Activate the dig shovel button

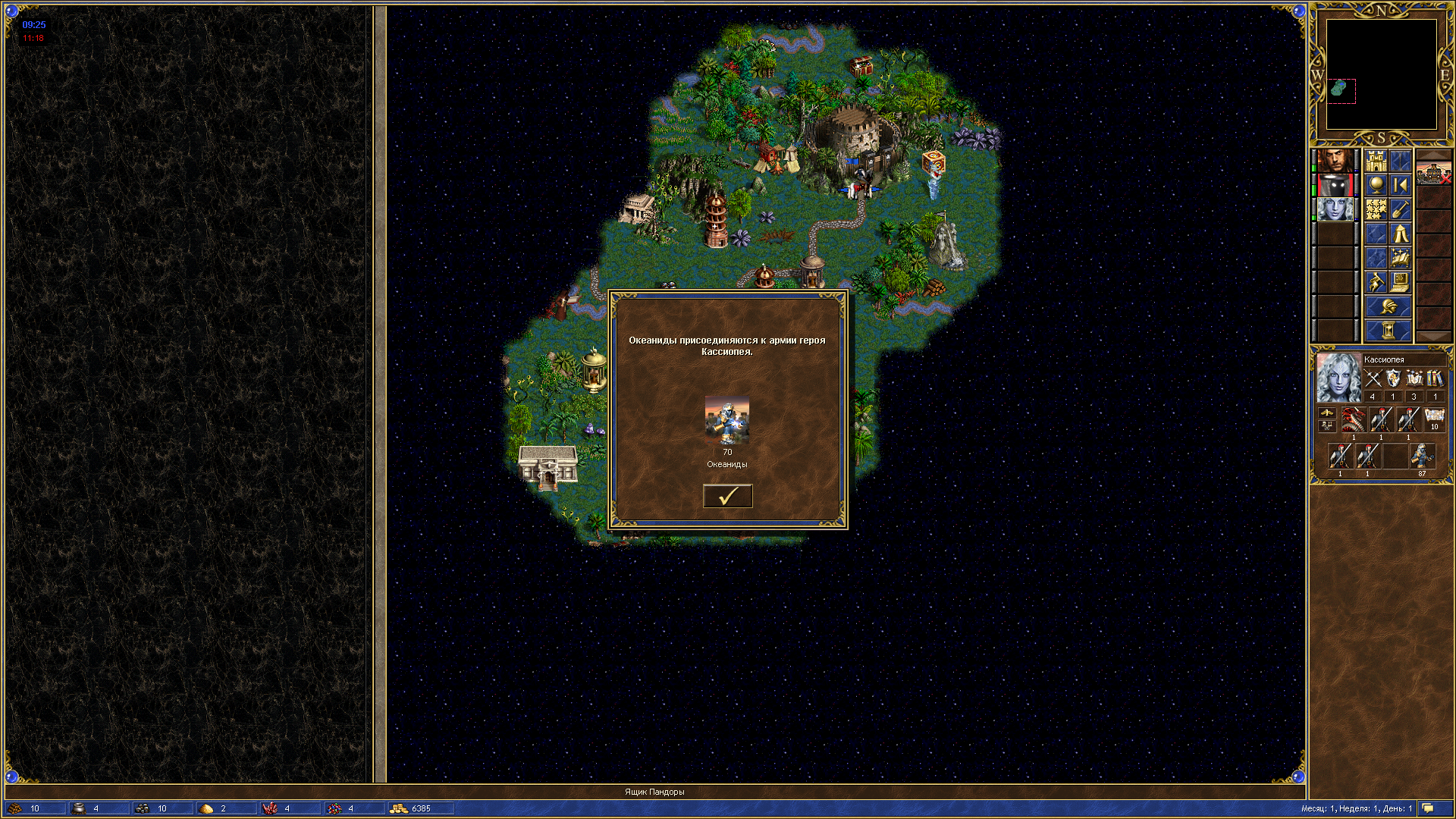pyautogui.click(x=1400, y=209)
